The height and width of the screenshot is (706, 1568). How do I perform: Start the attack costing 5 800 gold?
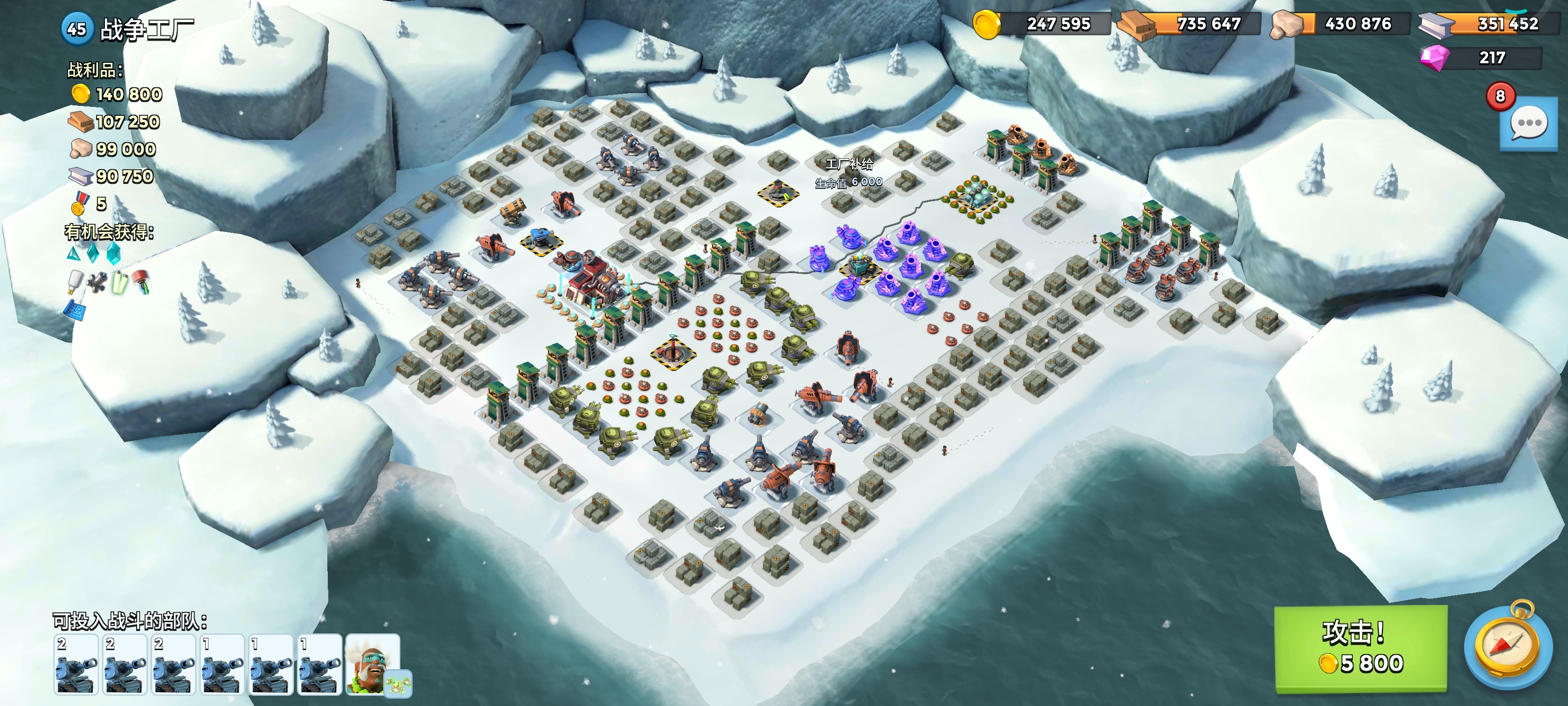[1360, 648]
